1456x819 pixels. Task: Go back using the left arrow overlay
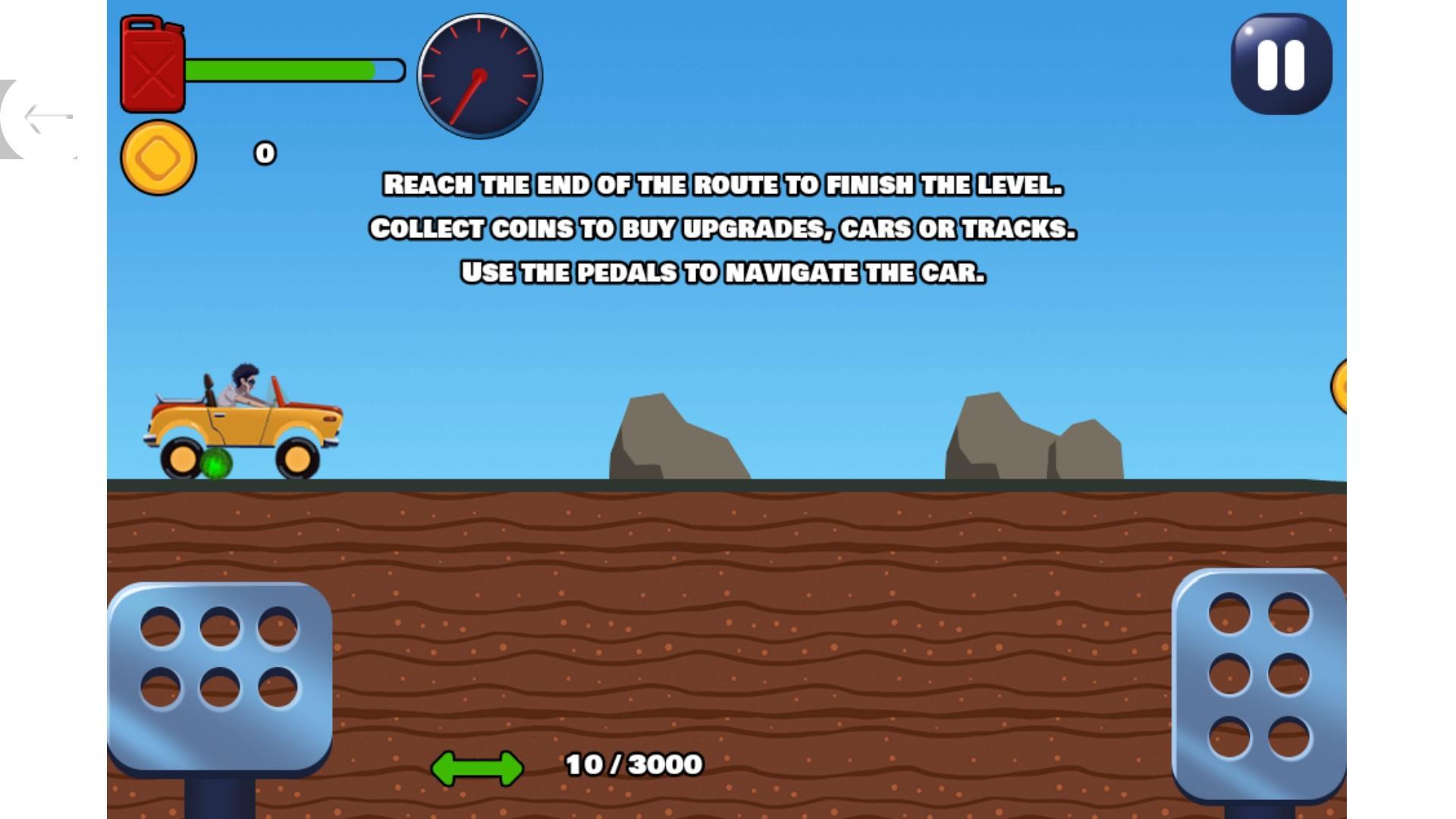click(x=45, y=118)
